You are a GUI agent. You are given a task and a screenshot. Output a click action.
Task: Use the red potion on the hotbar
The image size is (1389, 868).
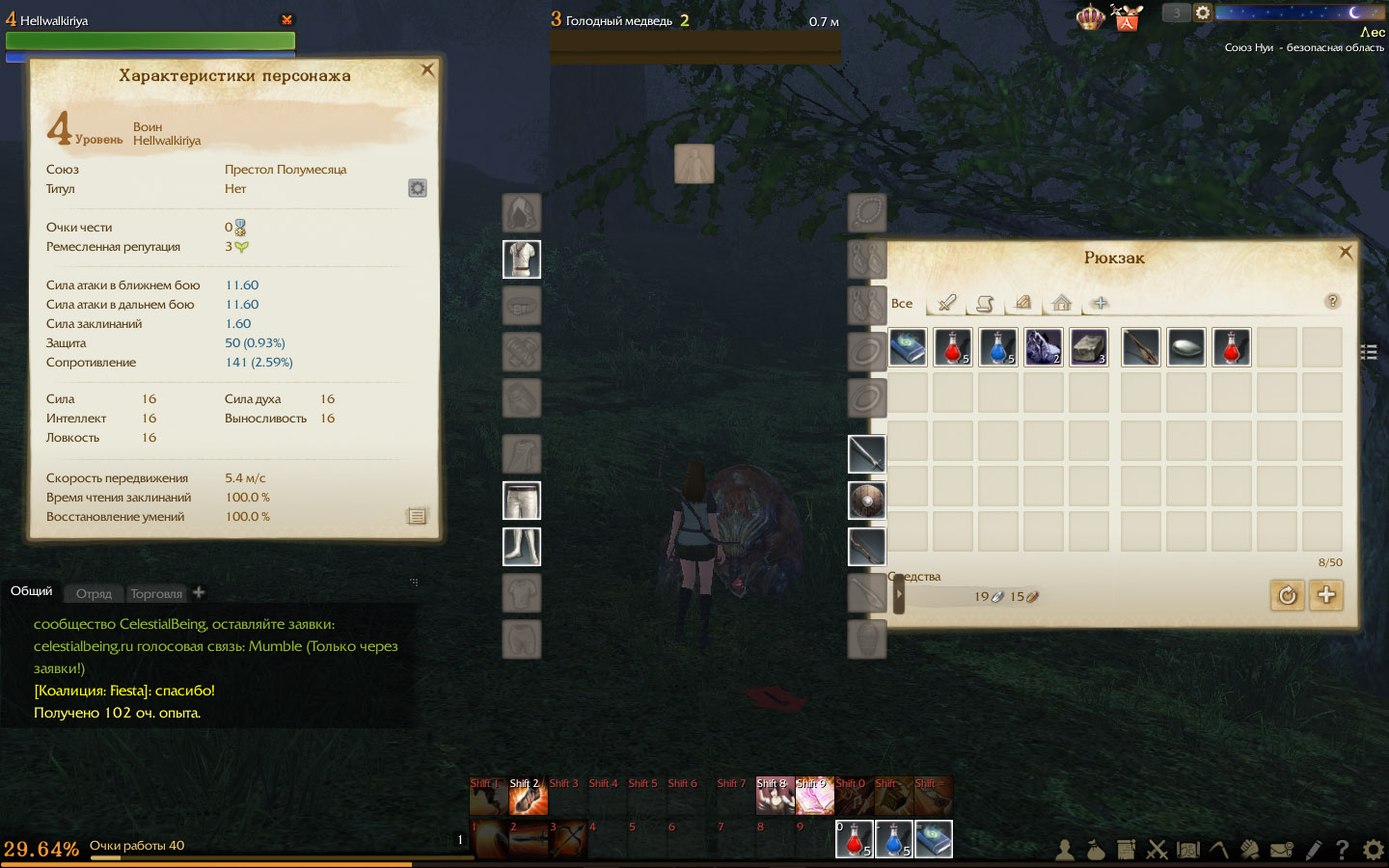(854, 839)
